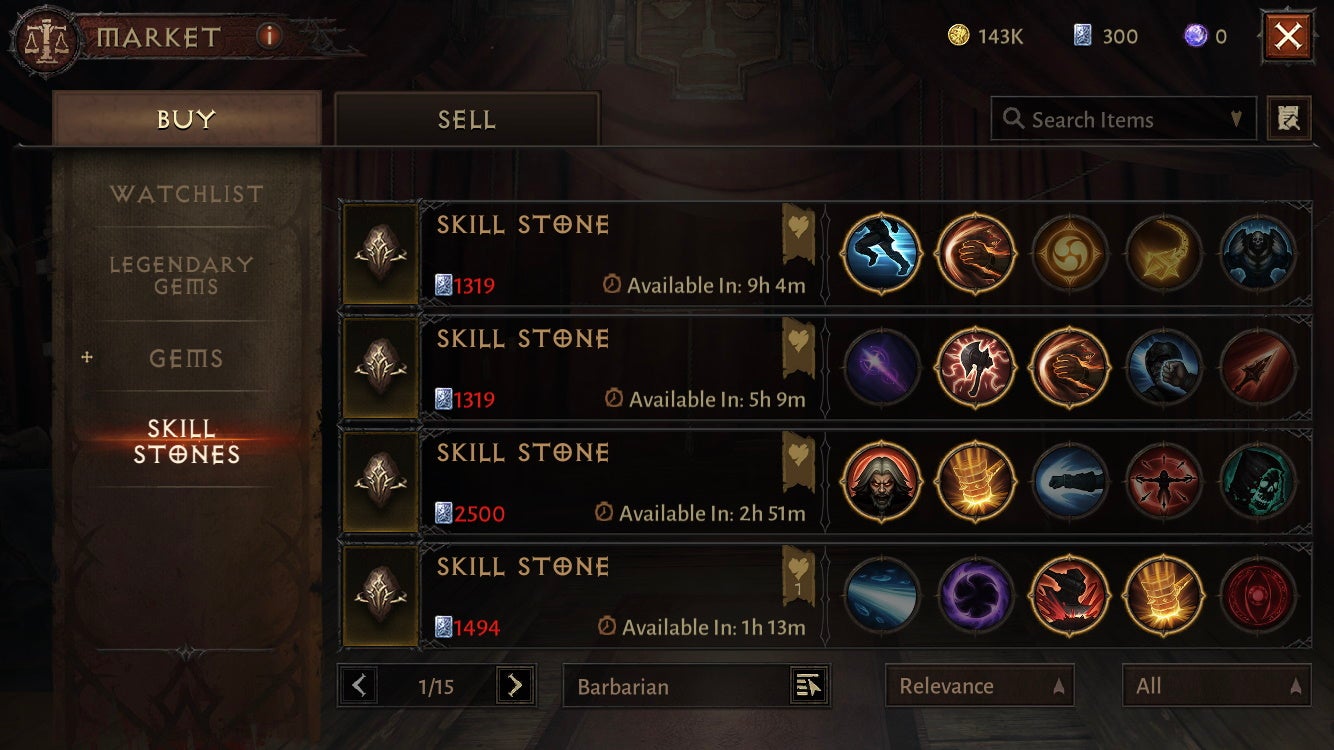Open the Relevance sort dropdown
Viewport: 1334px width, 750px height.
(979, 686)
